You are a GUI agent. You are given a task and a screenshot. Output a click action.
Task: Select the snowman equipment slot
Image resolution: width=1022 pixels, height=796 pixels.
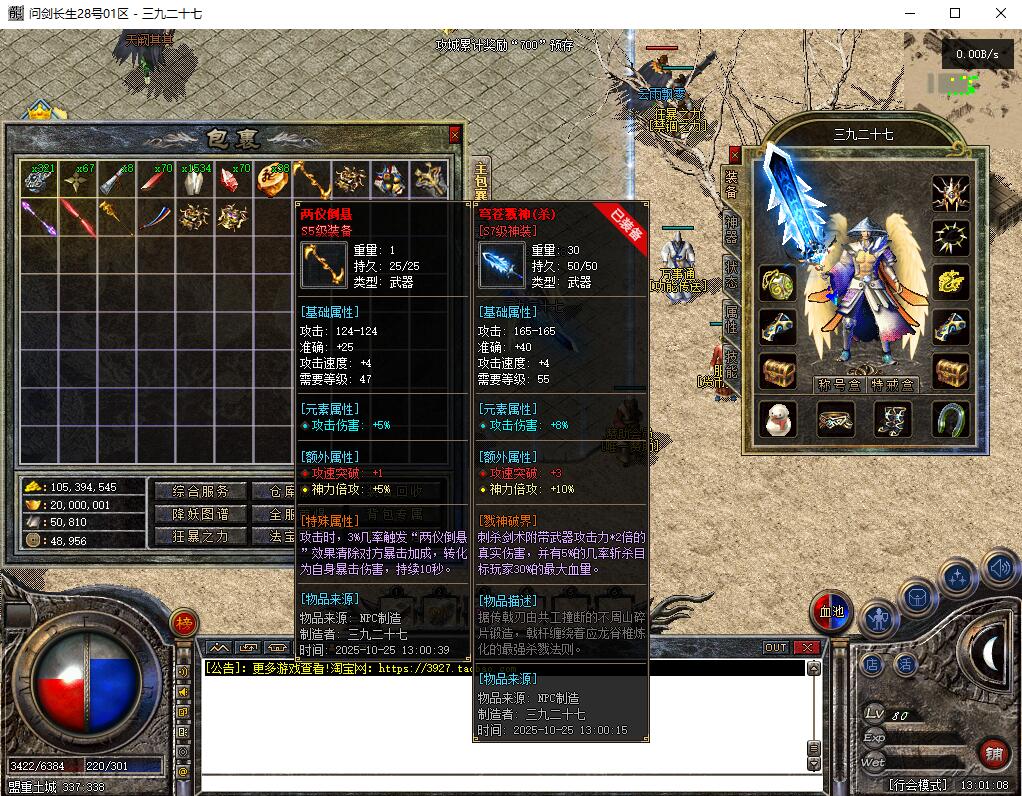click(x=778, y=420)
